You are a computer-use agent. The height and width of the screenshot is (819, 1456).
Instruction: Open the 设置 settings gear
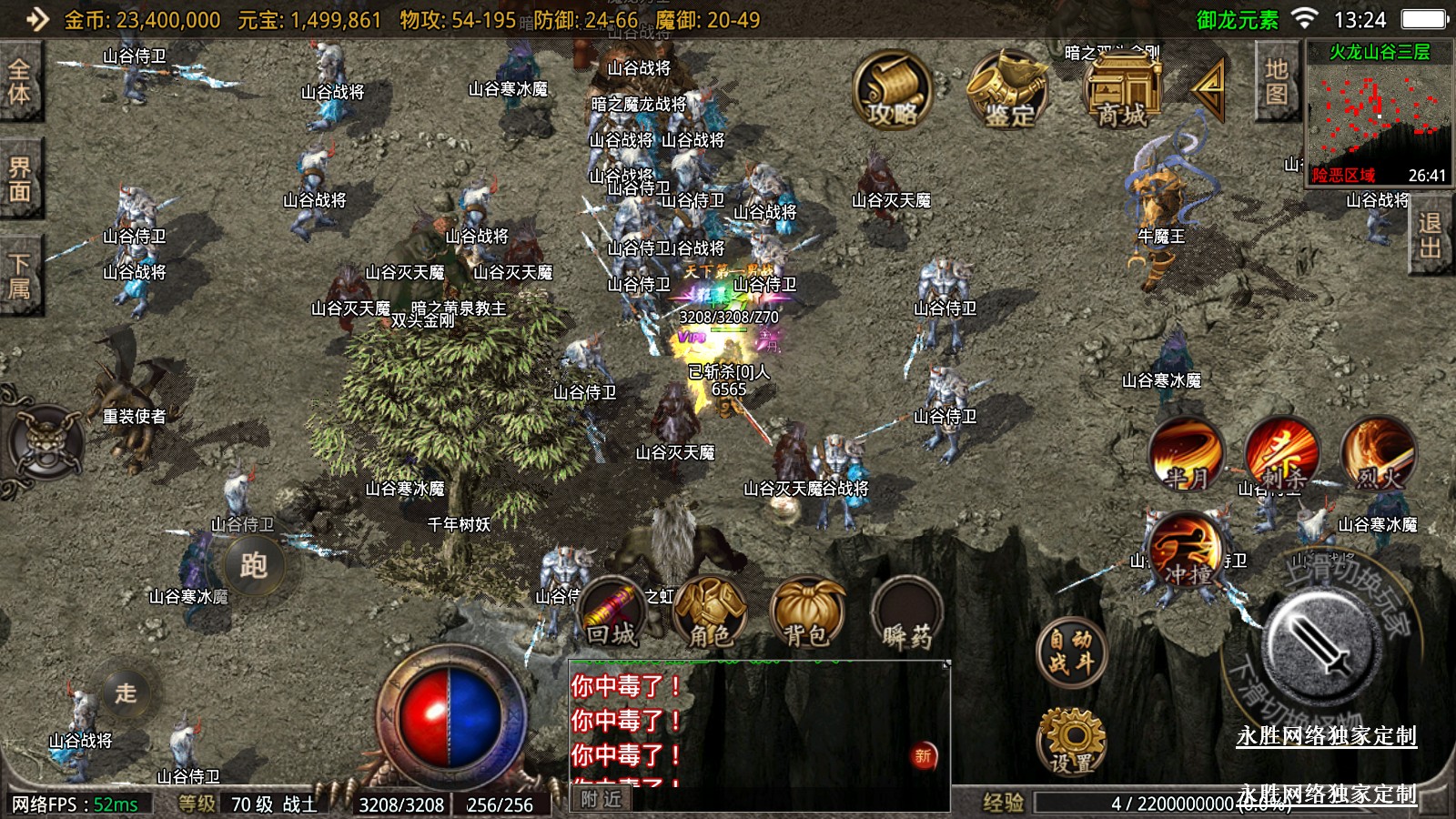click(x=1071, y=741)
